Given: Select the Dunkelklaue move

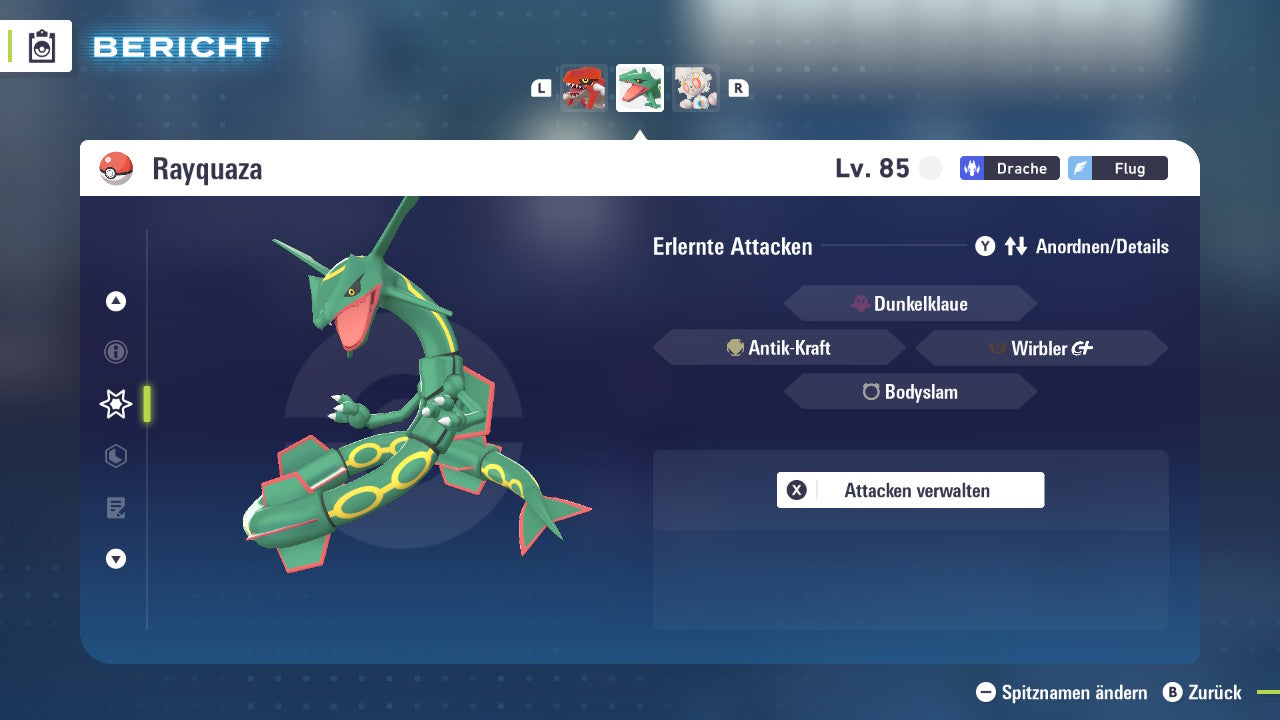Looking at the screenshot, I should [910, 303].
